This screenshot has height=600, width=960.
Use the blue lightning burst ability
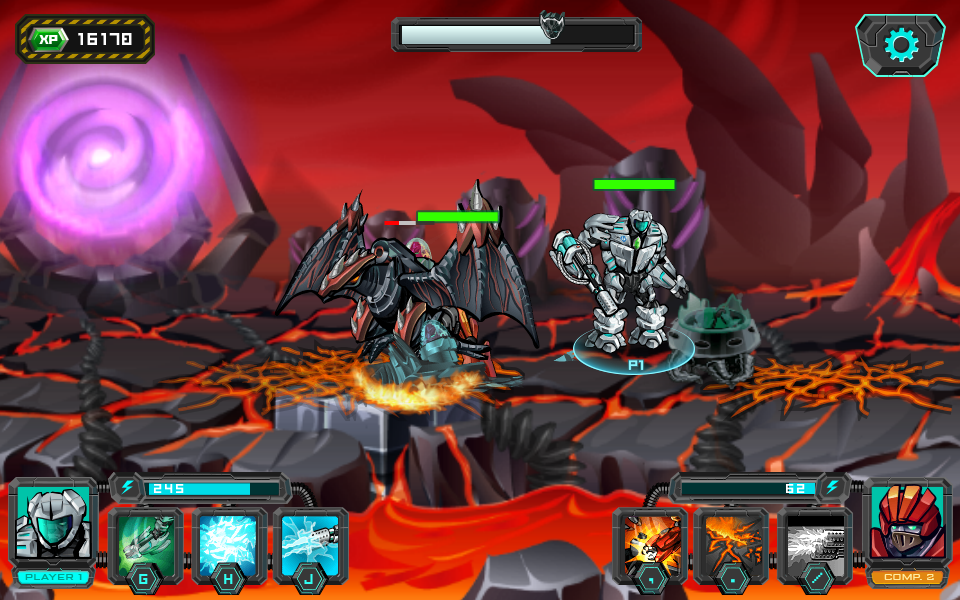pos(229,545)
